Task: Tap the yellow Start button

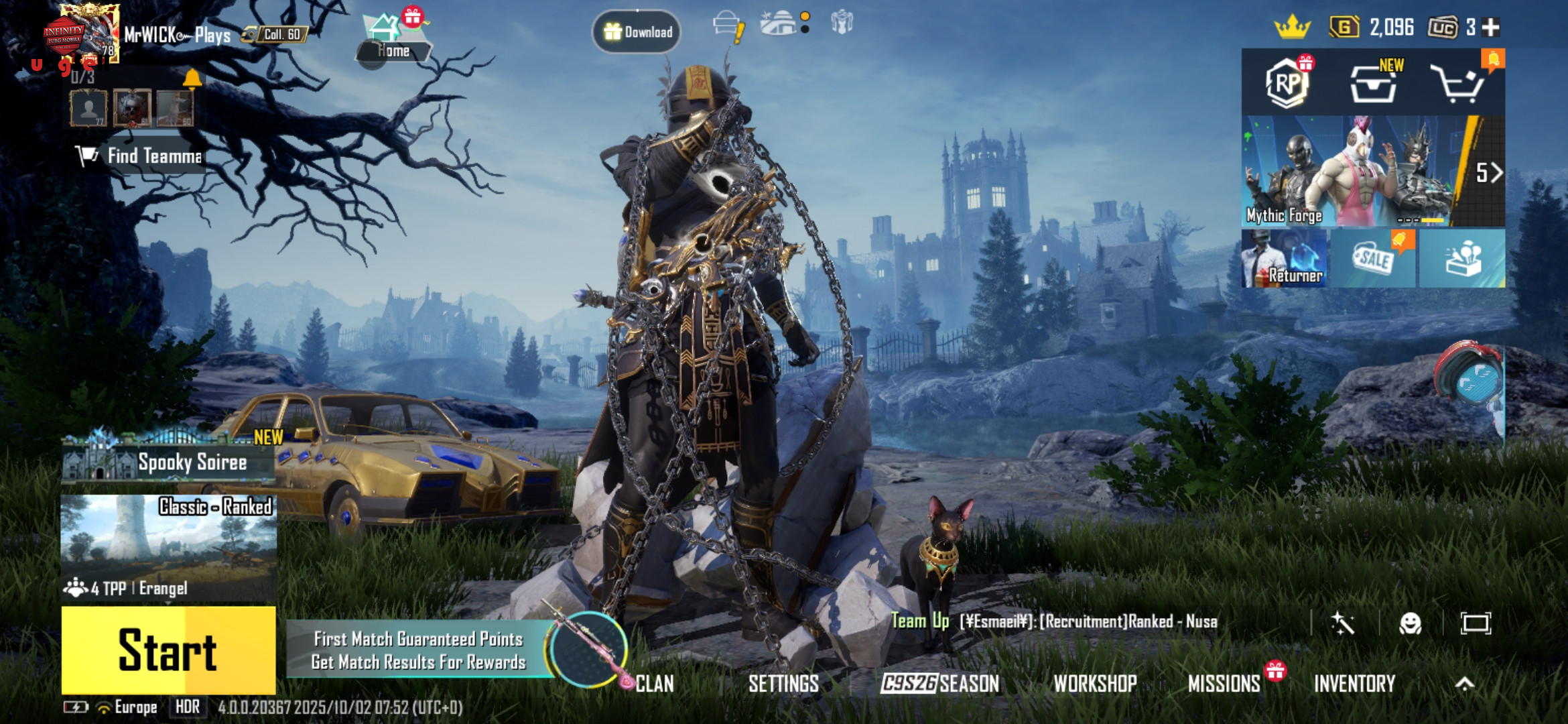Action: click(x=168, y=650)
